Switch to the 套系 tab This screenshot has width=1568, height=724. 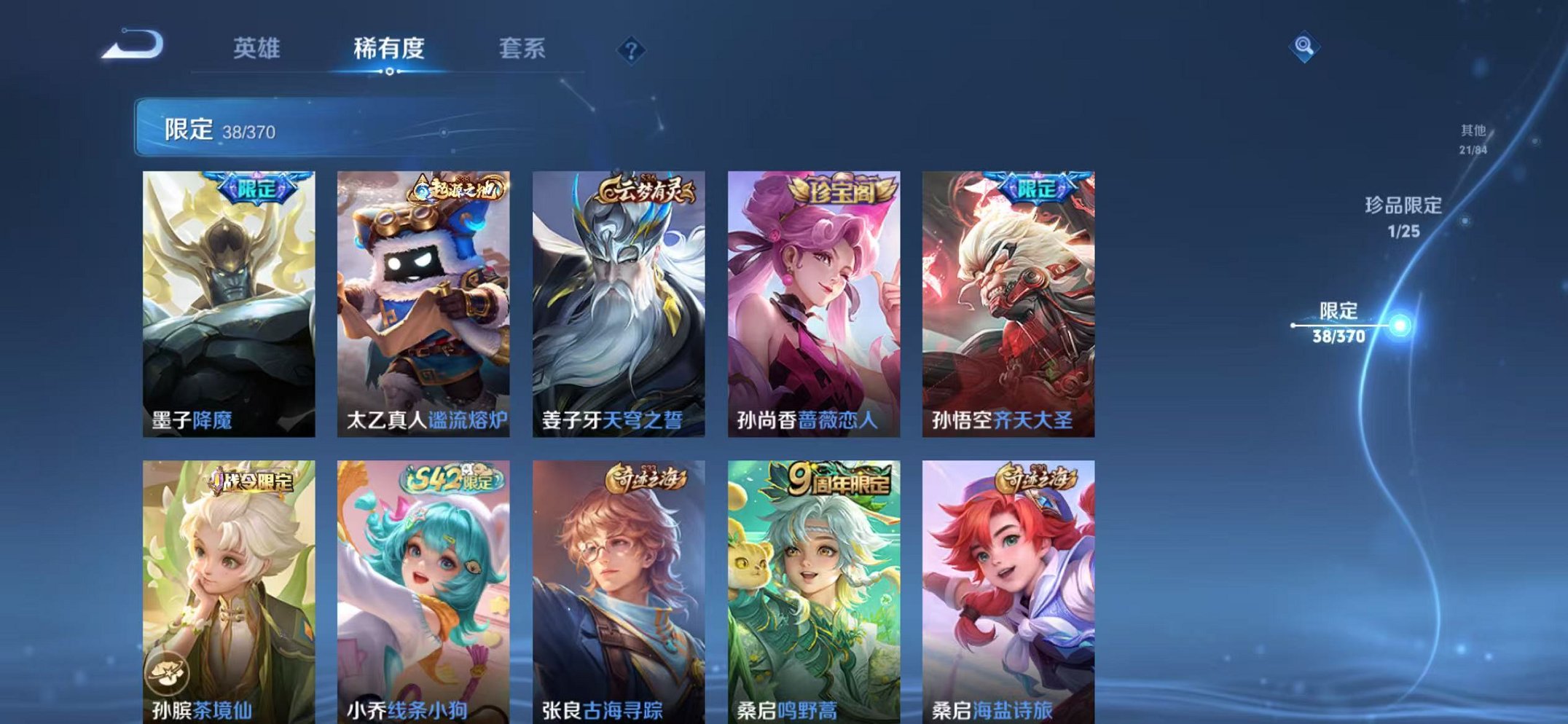point(524,48)
